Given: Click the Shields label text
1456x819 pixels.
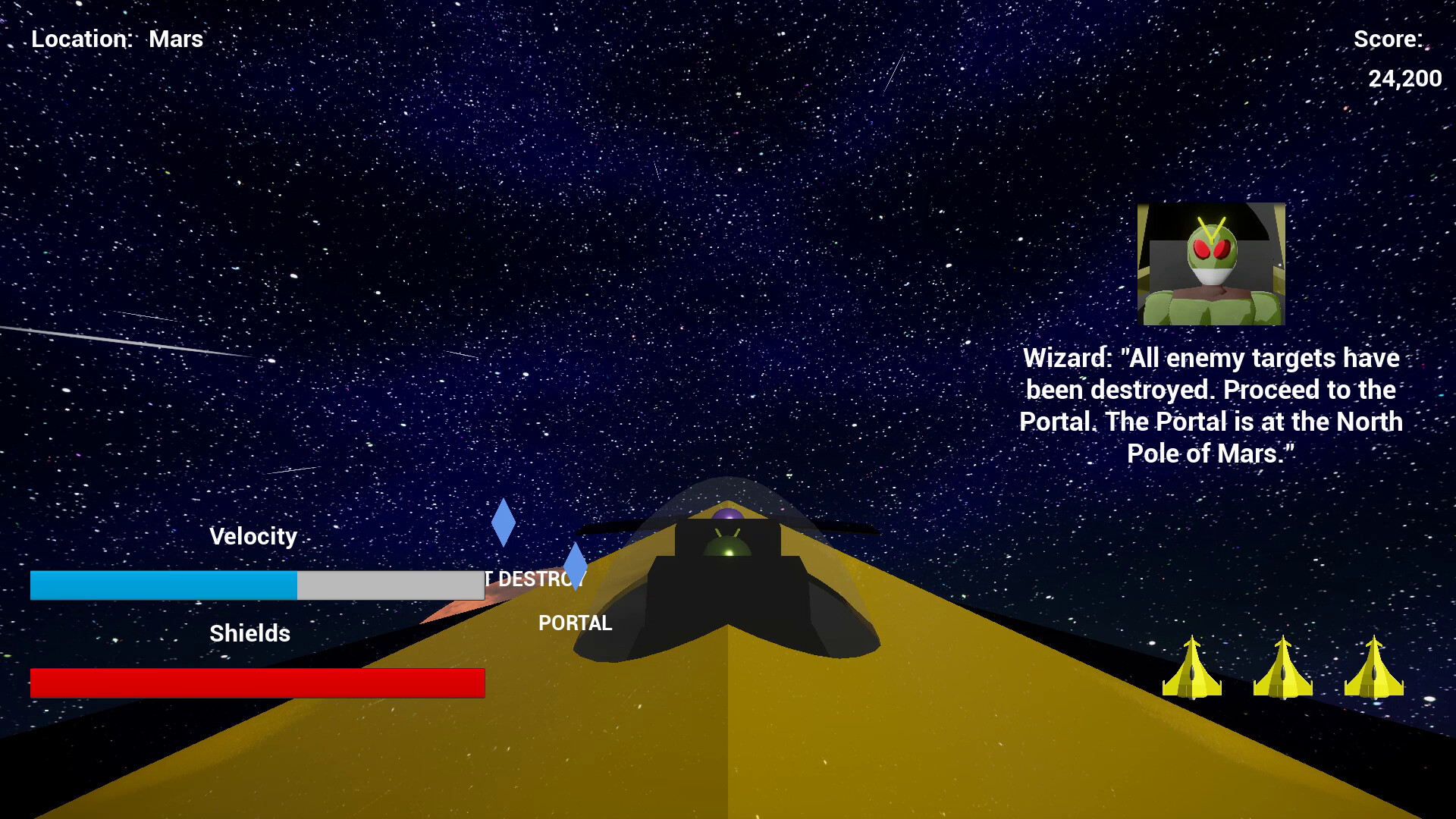Looking at the screenshot, I should (249, 633).
